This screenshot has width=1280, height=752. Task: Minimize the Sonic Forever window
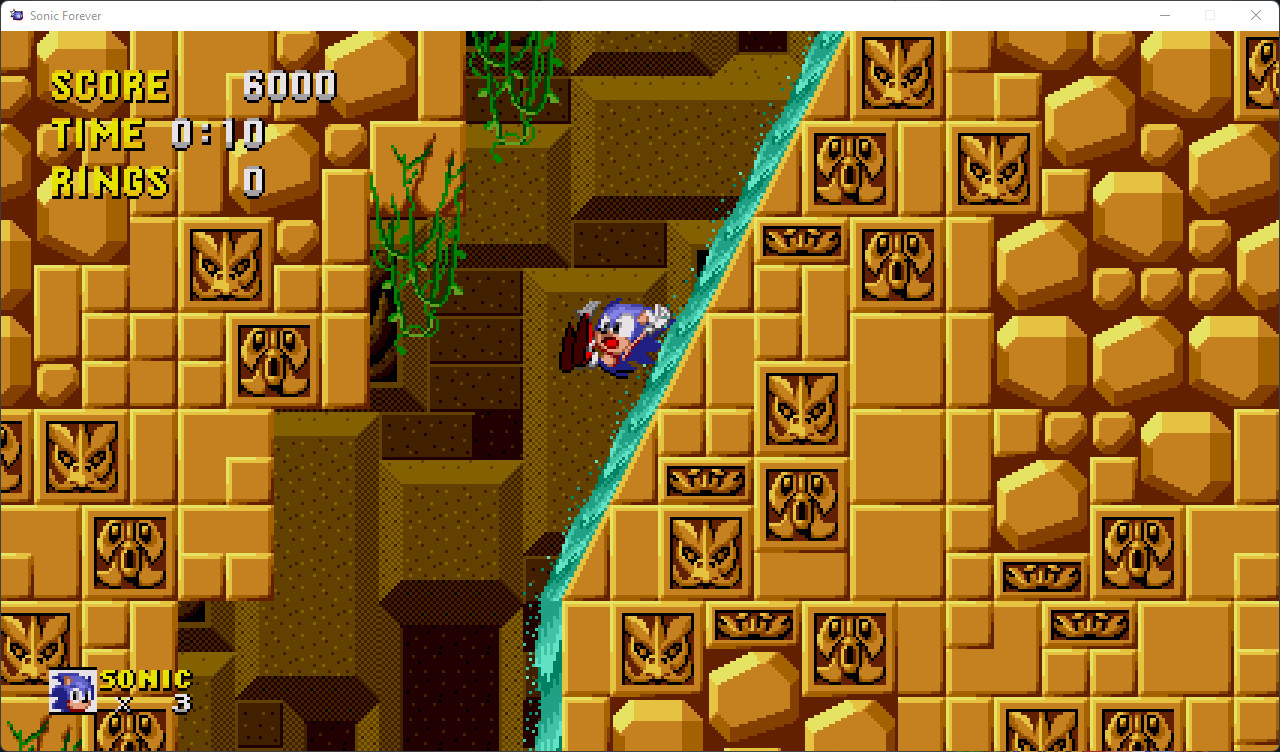click(x=1166, y=15)
